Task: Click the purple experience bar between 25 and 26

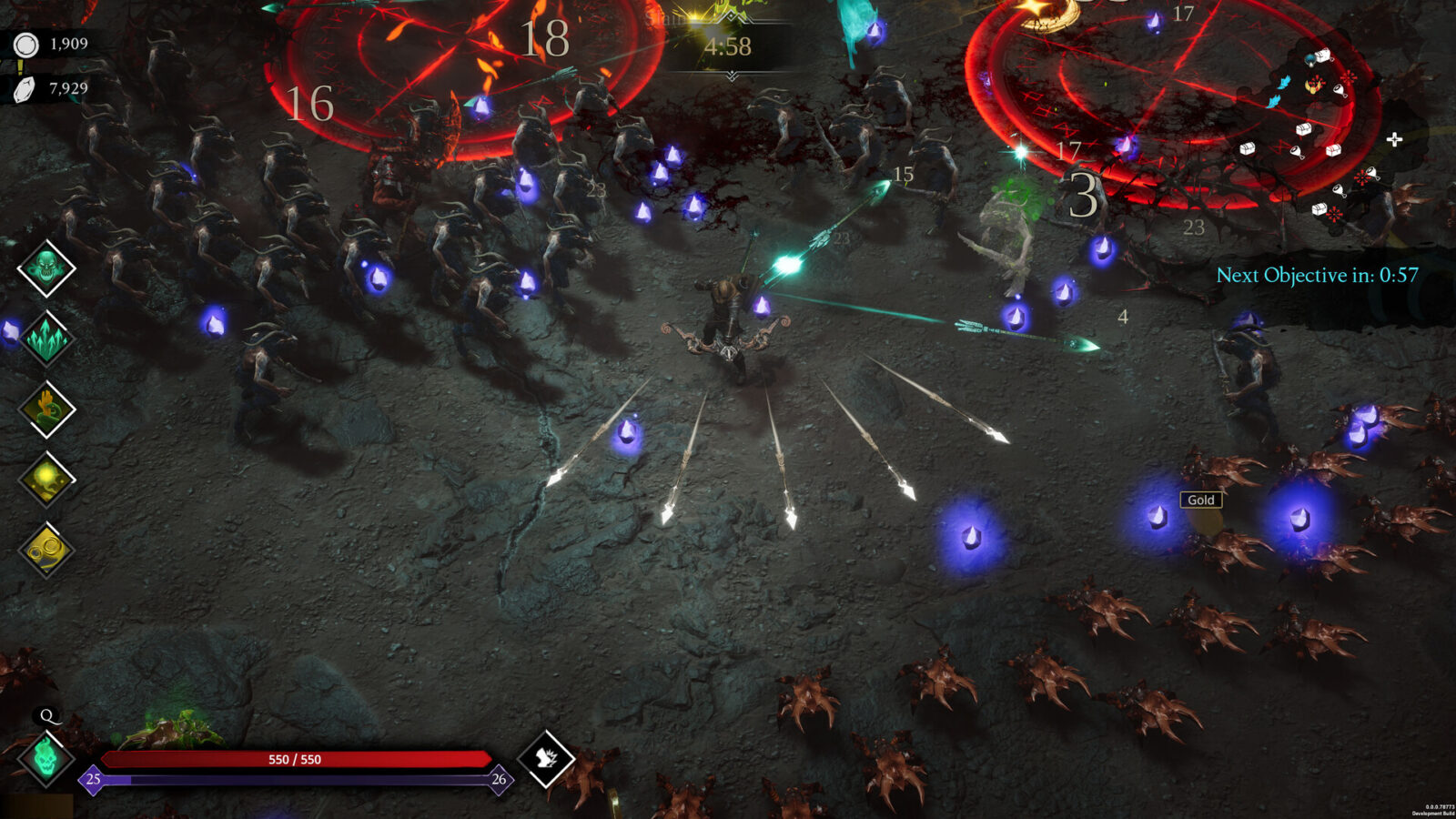Action: coord(291,779)
